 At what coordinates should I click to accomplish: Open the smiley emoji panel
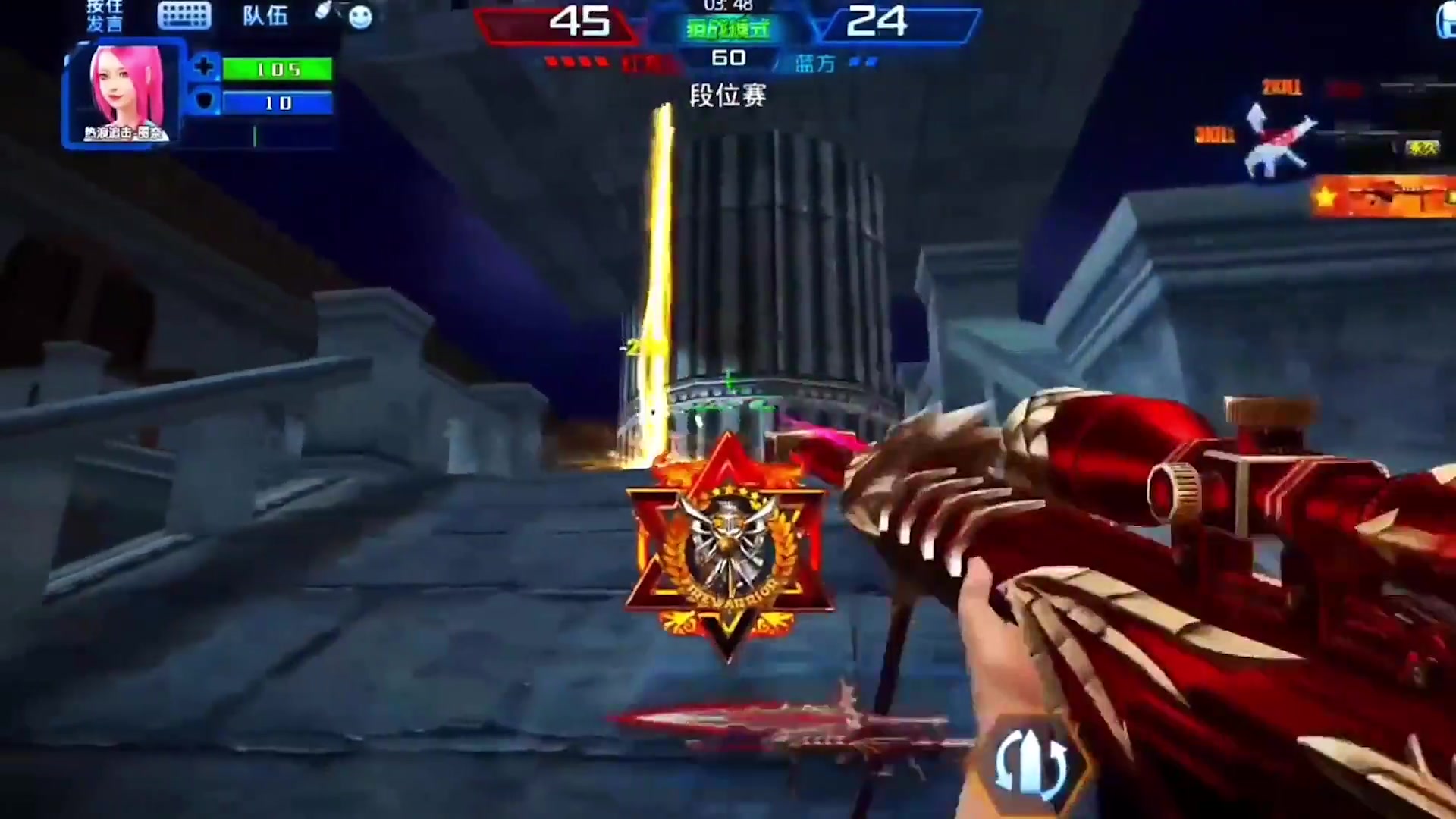360,17
